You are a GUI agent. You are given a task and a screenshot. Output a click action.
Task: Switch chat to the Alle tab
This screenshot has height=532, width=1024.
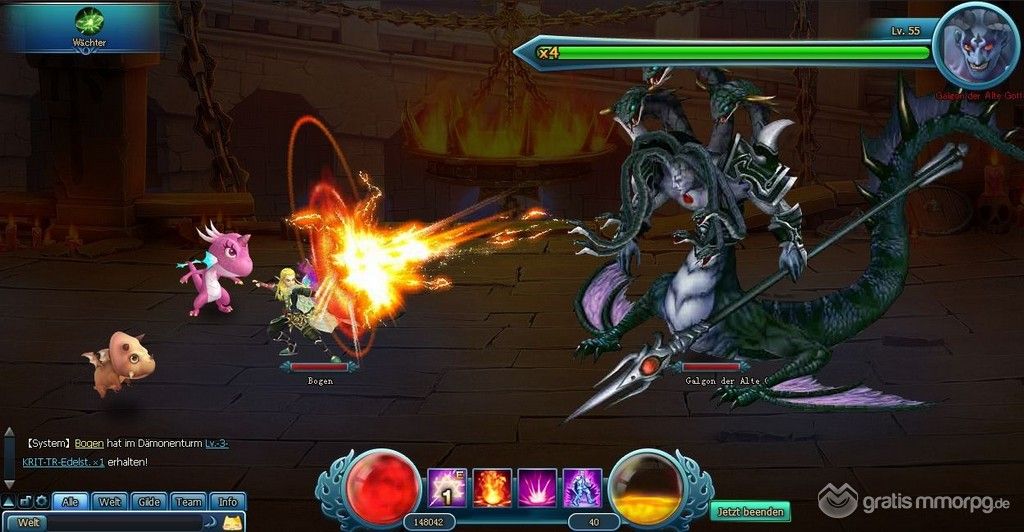coord(70,502)
